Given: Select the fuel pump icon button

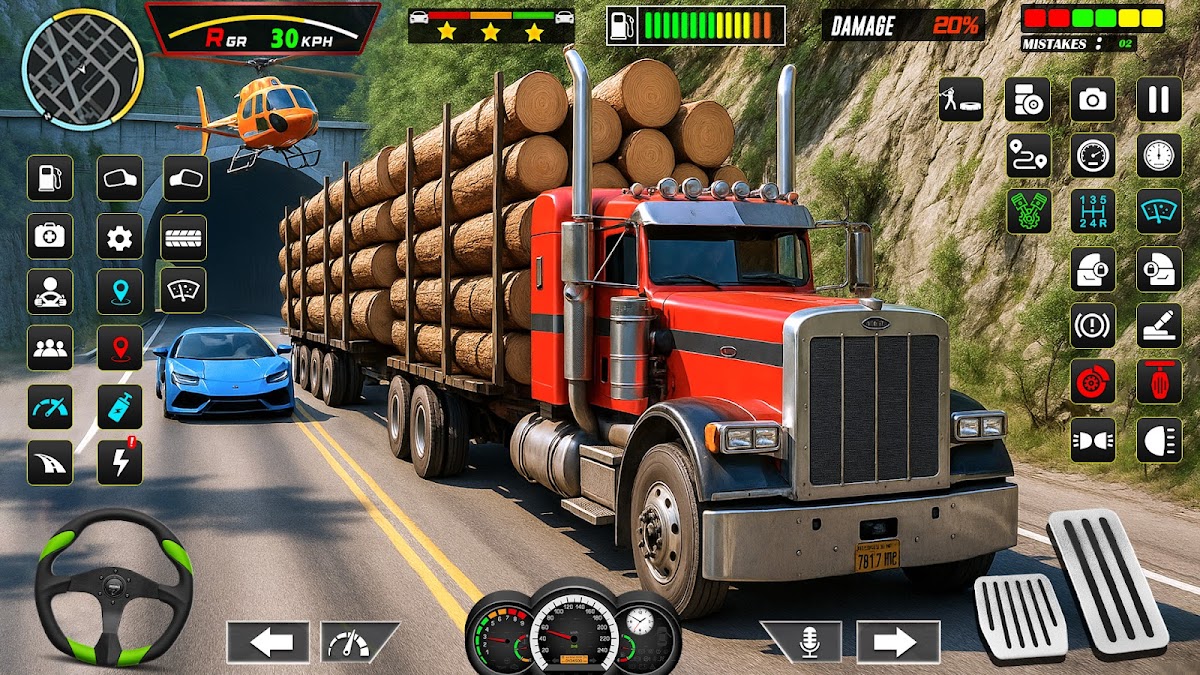Looking at the screenshot, I should click(49, 179).
